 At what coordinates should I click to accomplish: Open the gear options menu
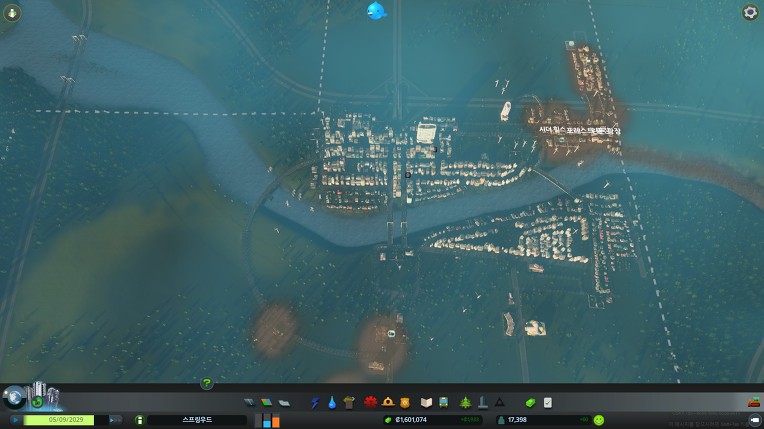(x=750, y=12)
